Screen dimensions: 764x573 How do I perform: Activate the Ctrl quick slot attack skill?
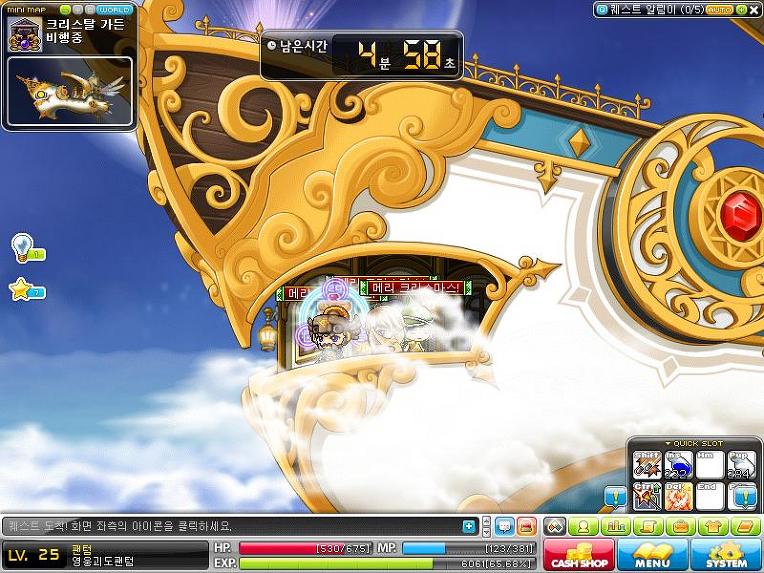coord(646,495)
